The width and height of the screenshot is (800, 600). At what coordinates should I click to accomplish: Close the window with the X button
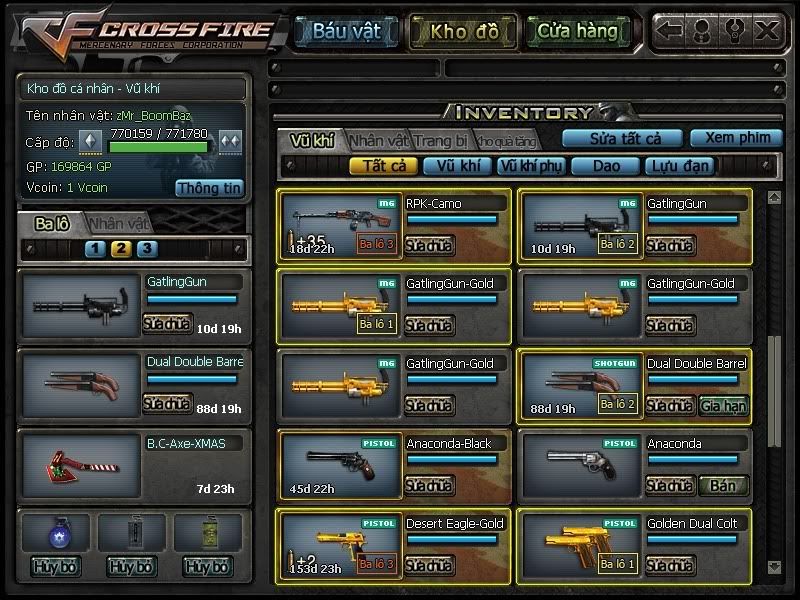click(765, 30)
